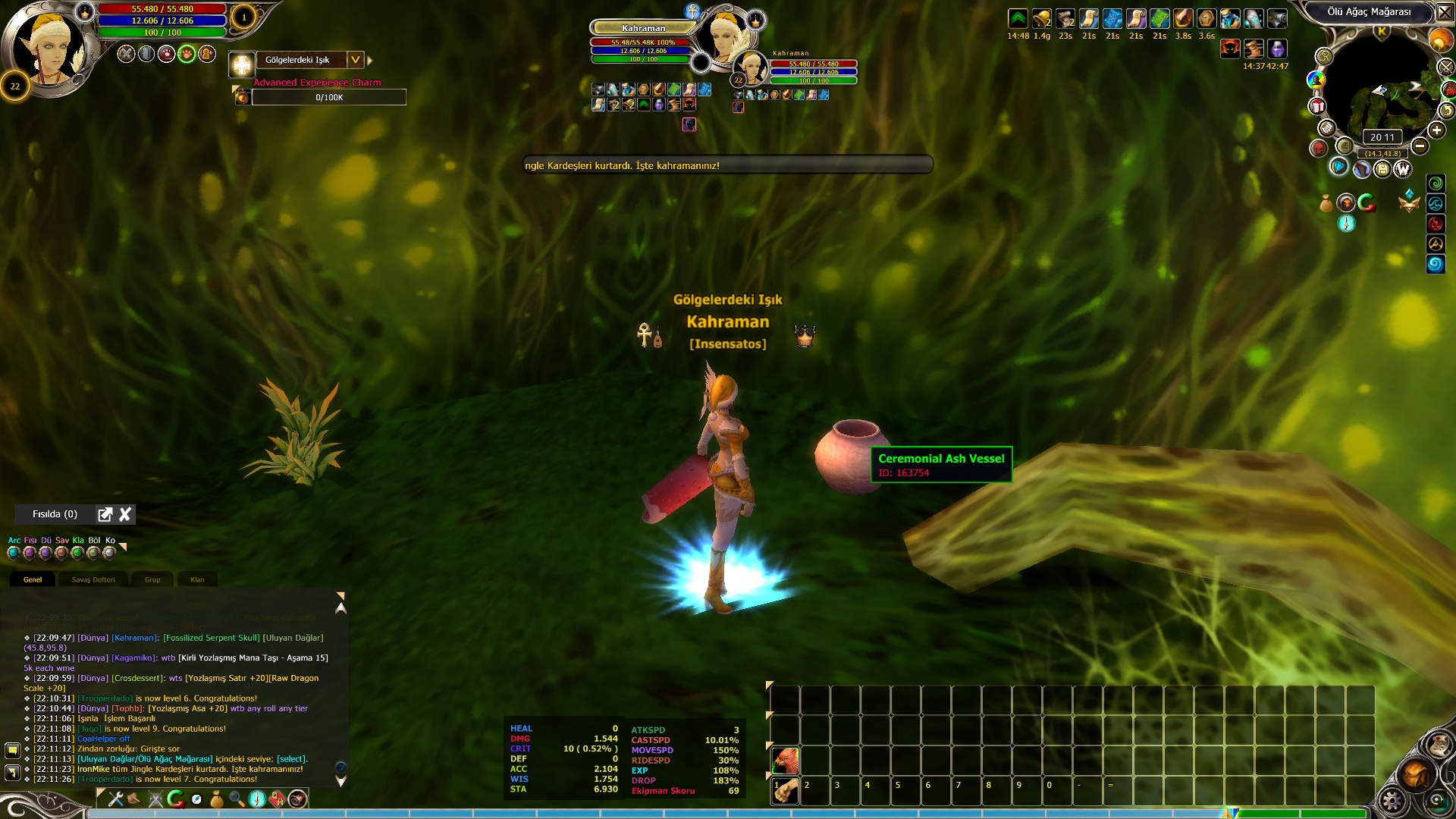Open the Gölgelerdeki Işık title dropdown
1456x819 pixels.
tap(355, 60)
